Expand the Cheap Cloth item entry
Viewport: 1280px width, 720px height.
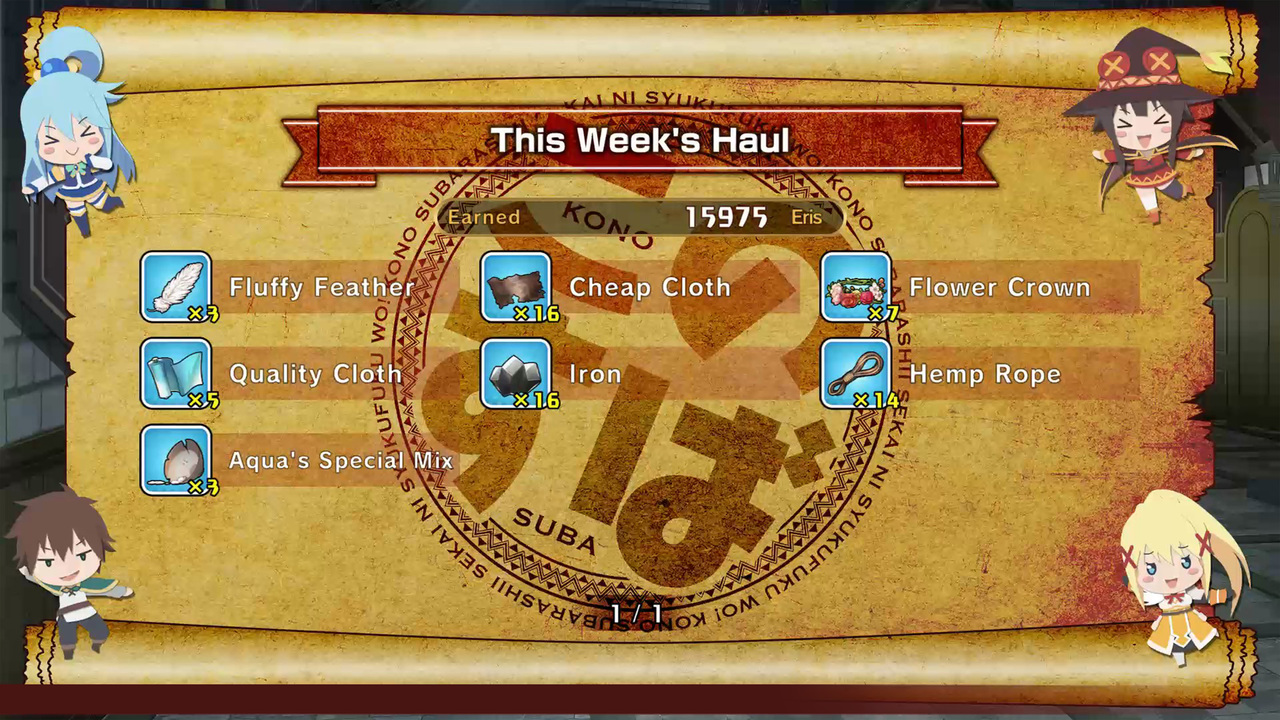(648, 287)
